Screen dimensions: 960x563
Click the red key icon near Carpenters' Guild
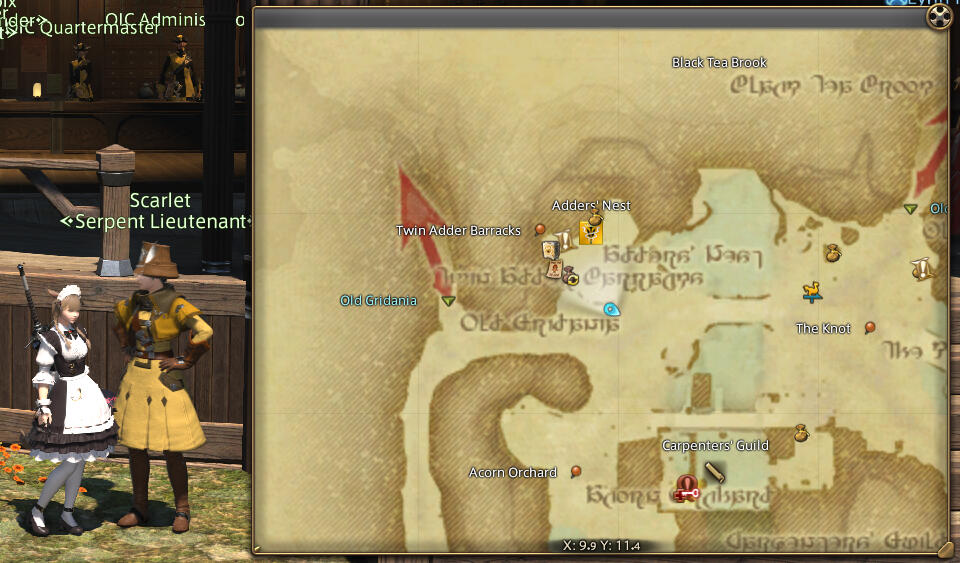pyautogui.click(x=686, y=489)
